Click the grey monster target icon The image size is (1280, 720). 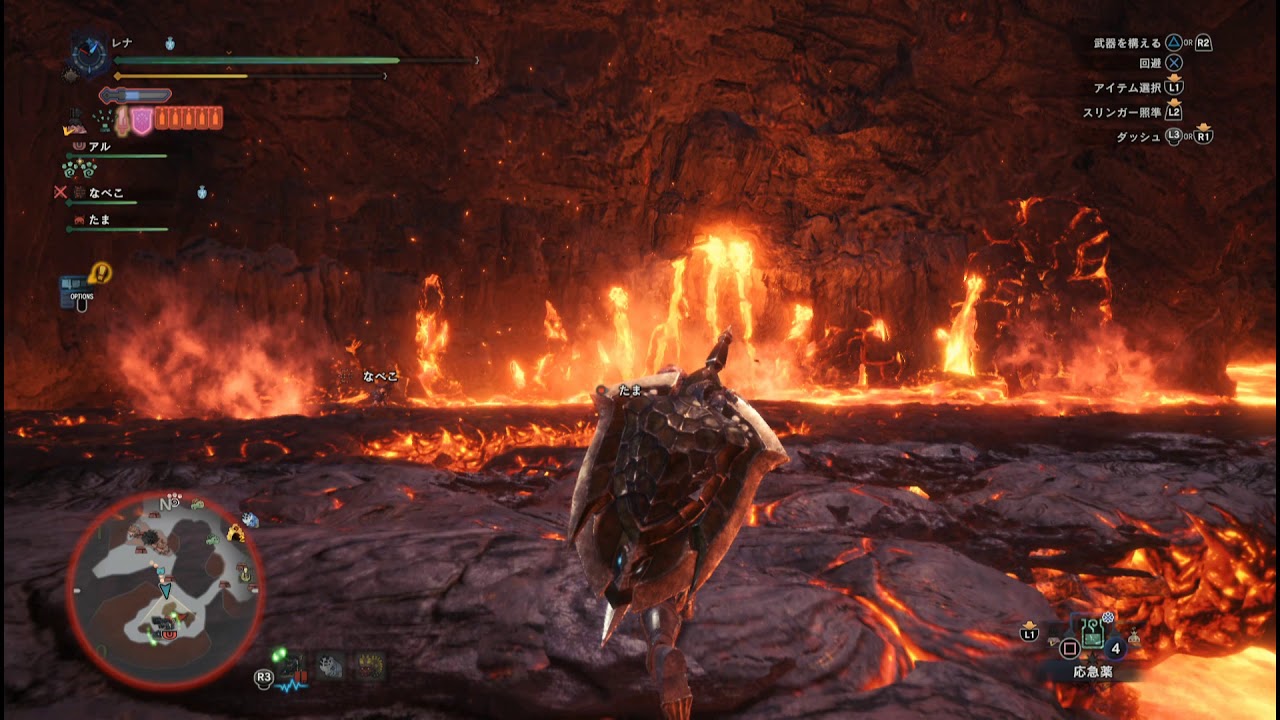point(330,666)
